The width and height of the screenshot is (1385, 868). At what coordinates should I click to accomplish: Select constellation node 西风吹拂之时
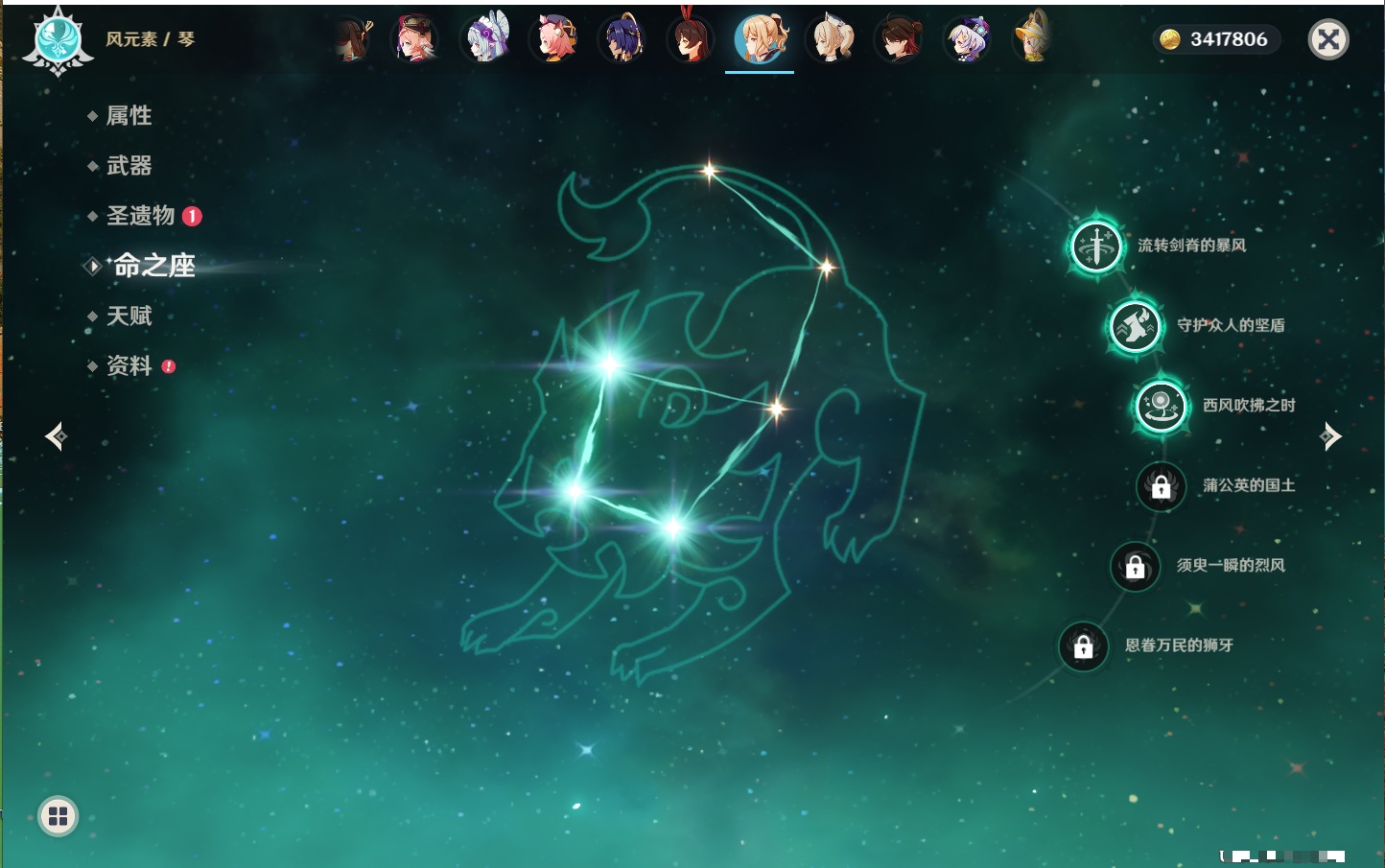tap(1161, 406)
